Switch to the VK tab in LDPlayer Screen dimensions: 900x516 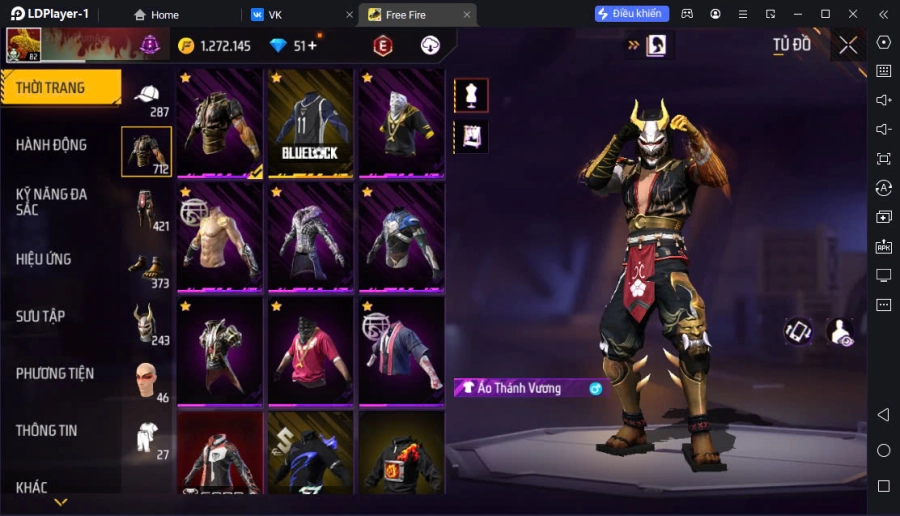(x=275, y=15)
